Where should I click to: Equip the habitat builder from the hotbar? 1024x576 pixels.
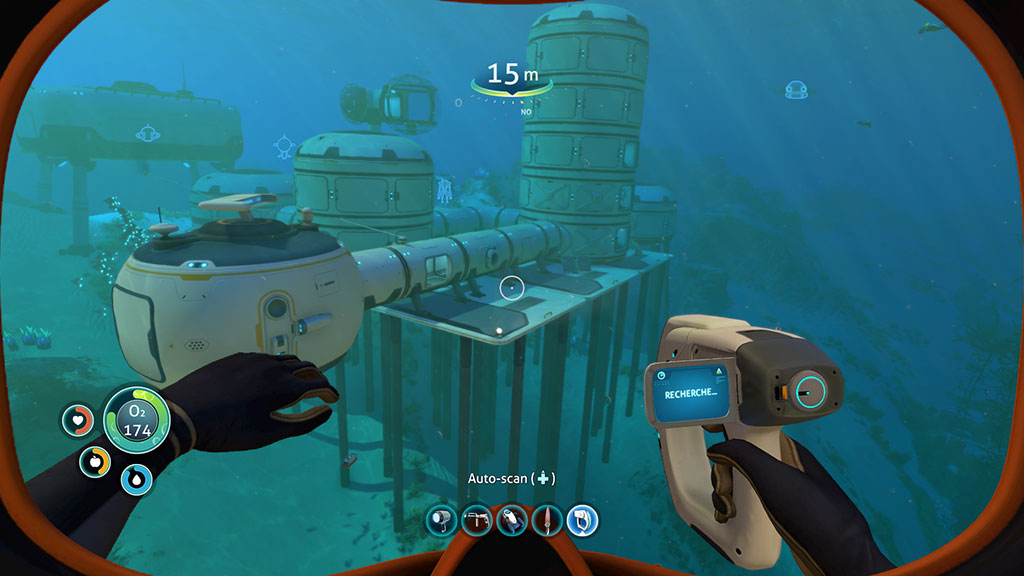click(x=476, y=519)
